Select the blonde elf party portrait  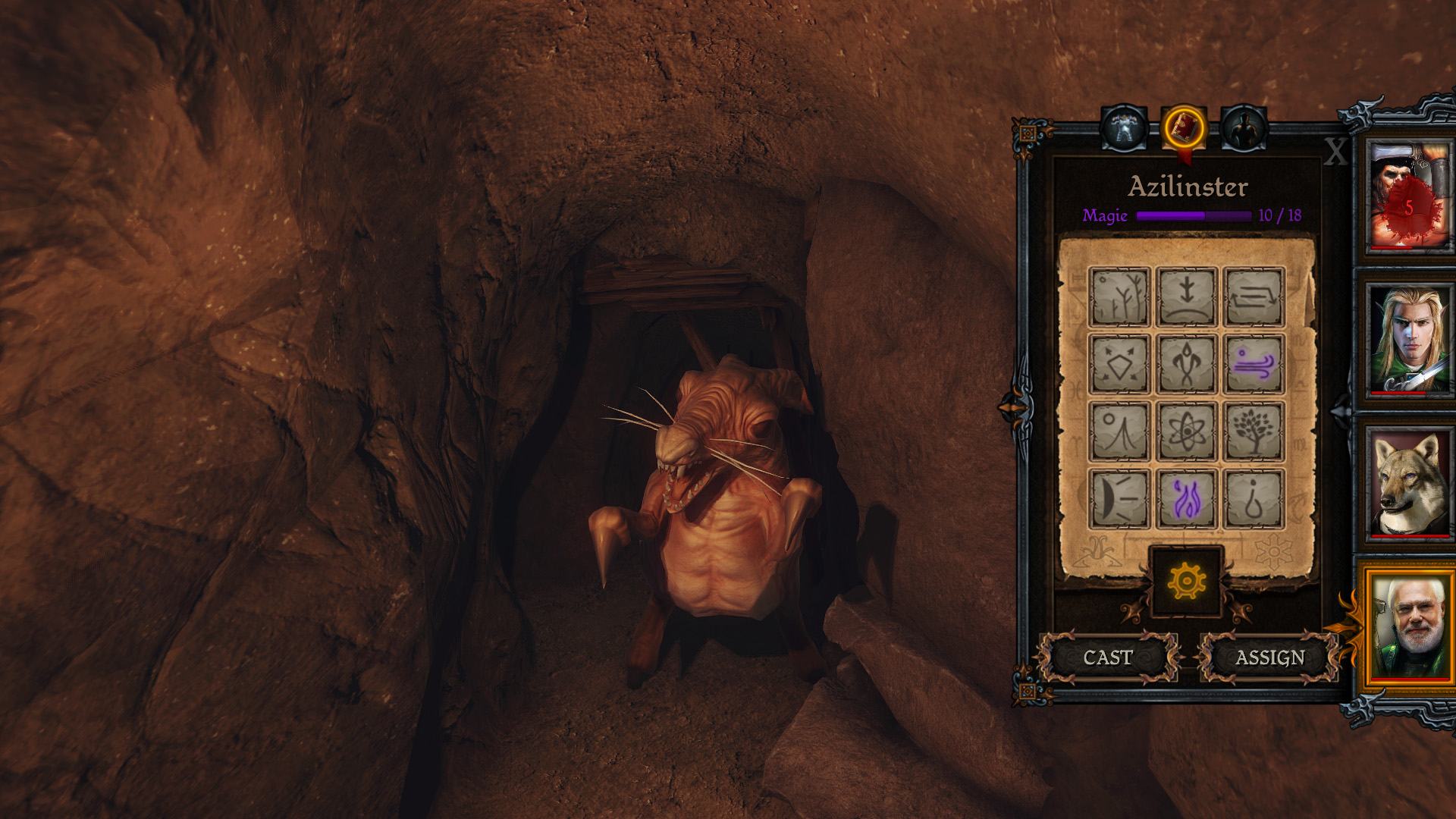tap(1408, 339)
